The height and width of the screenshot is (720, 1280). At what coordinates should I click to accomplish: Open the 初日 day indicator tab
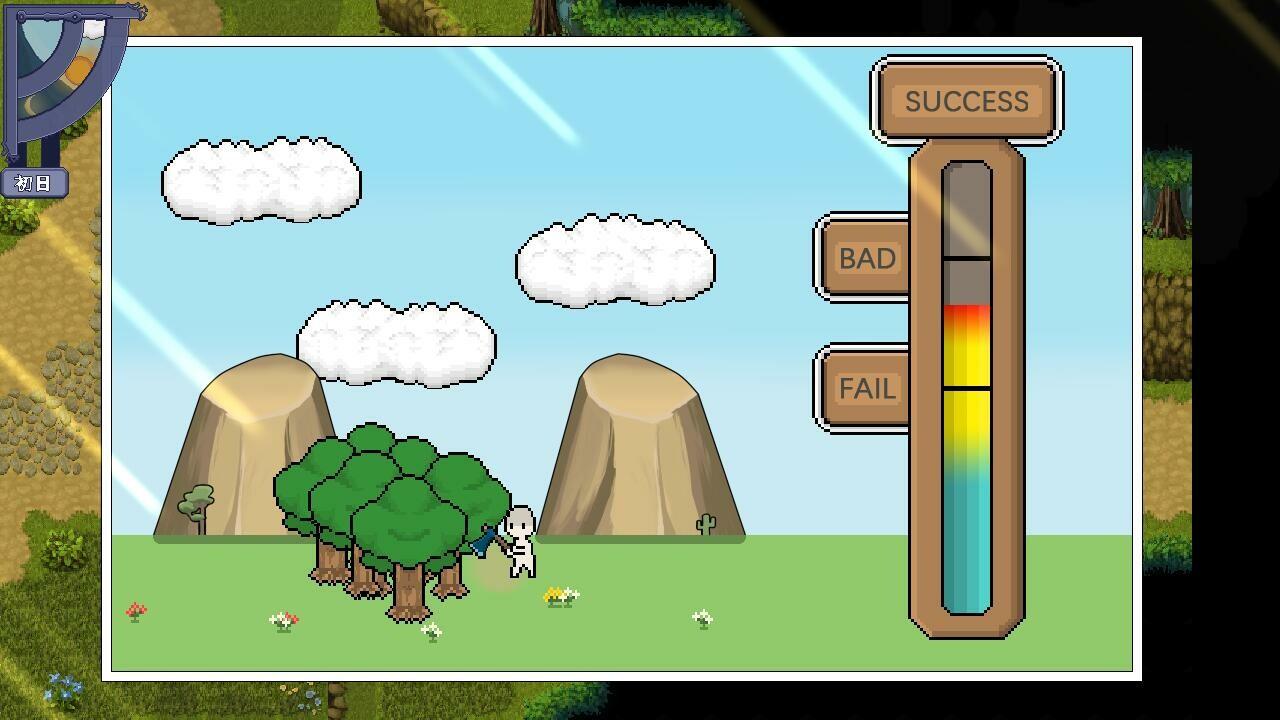(35, 184)
